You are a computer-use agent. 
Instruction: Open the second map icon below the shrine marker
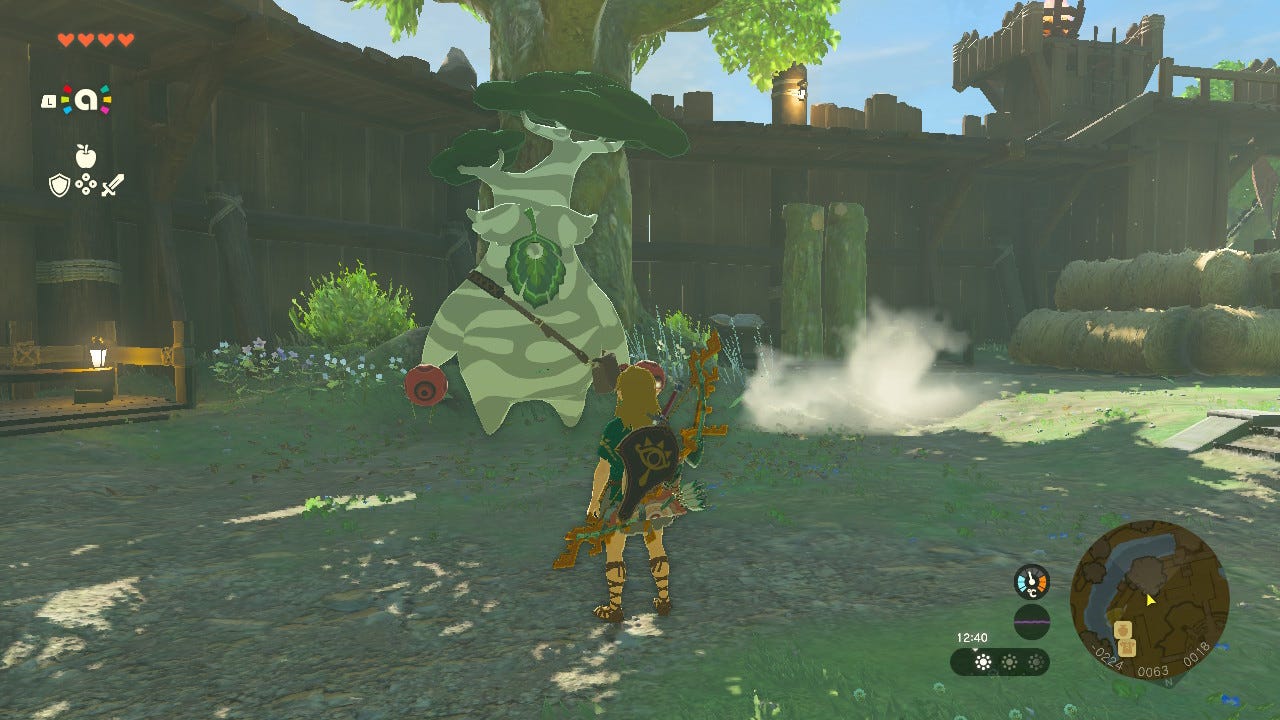(x=1127, y=648)
